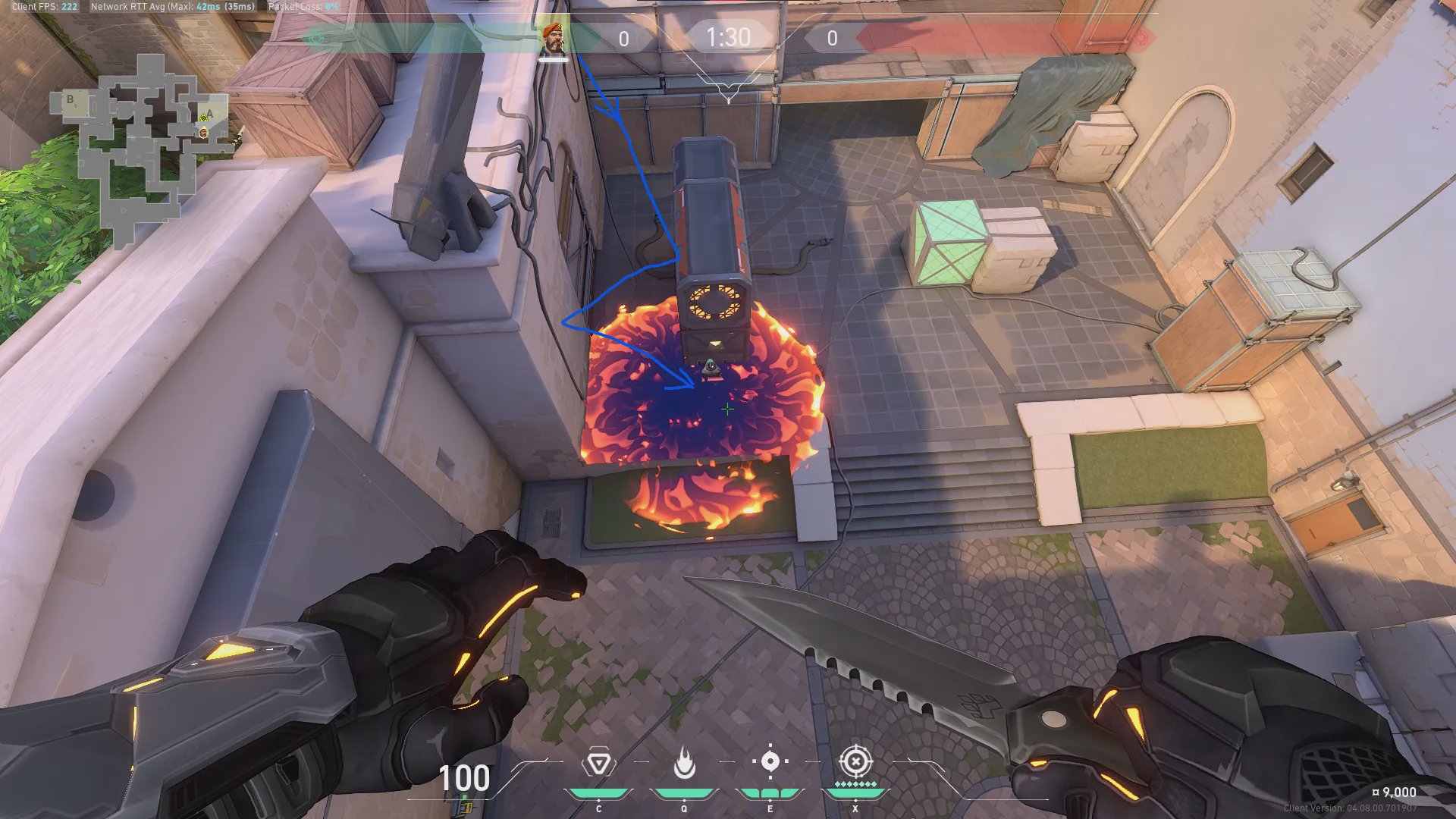Trigger the Orbital Strike ultimate icon
The width and height of the screenshot is (1456, 819).
pos(855,761)
